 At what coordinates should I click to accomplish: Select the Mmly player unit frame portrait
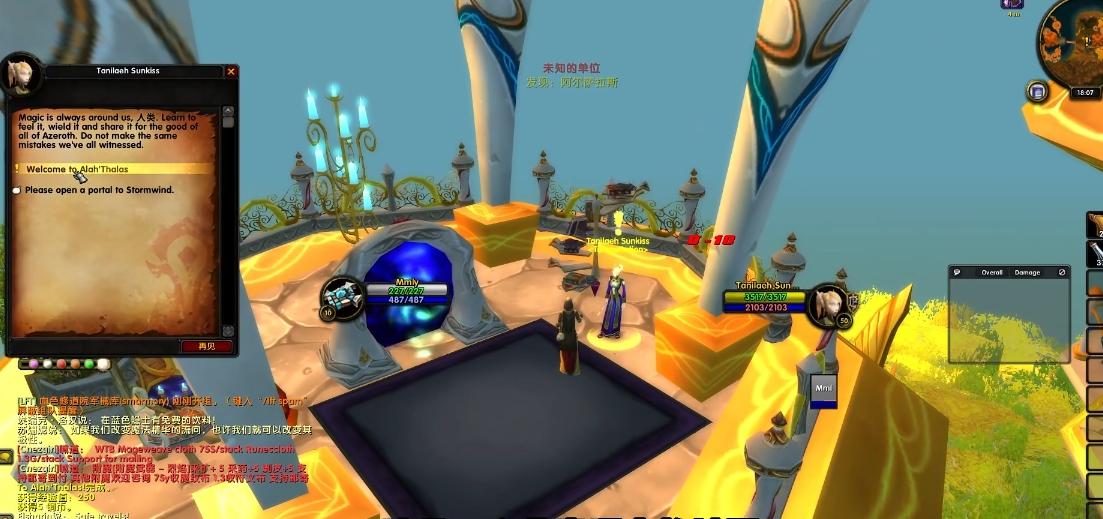[338, 297]
